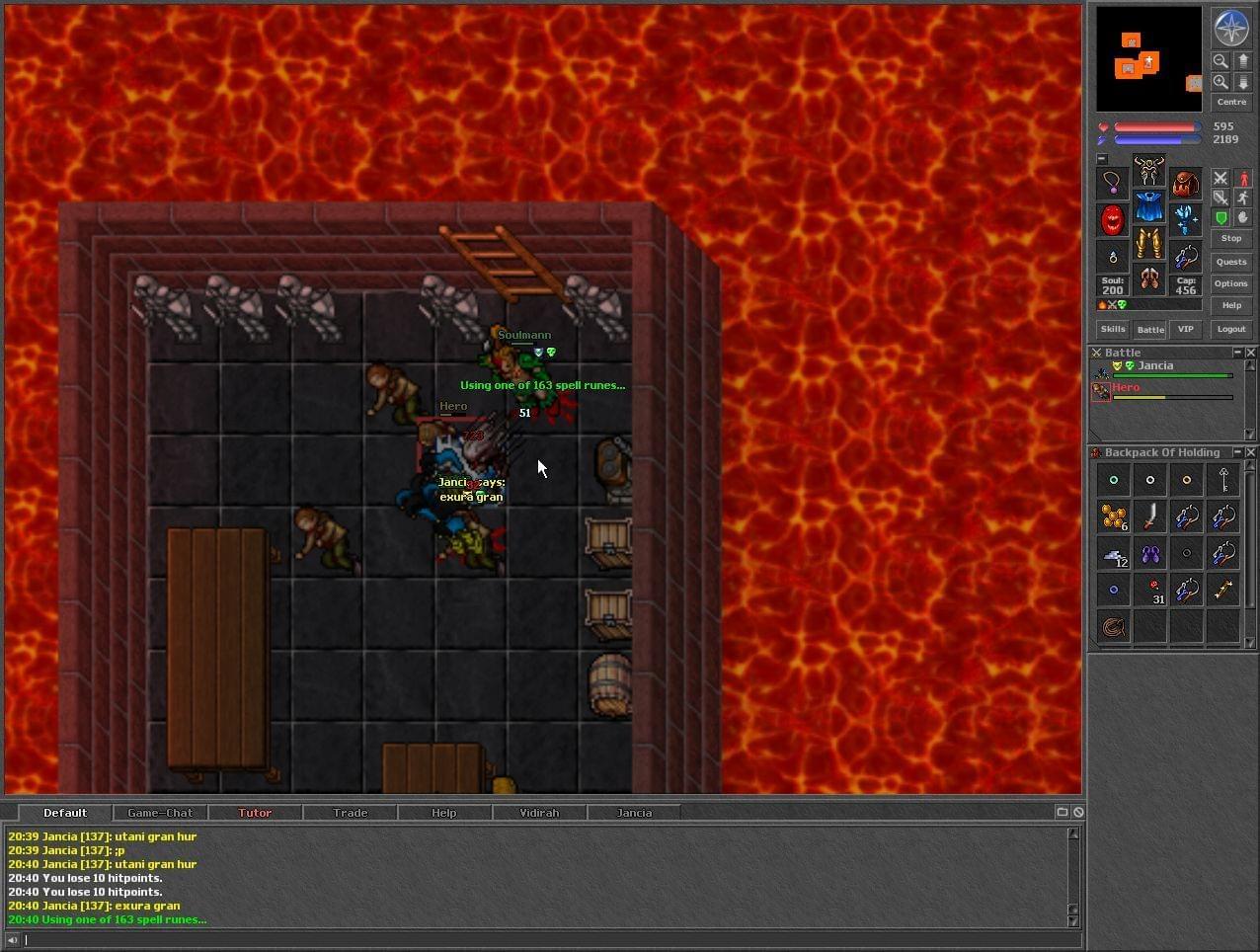Viewport: 1260px width, 952px height.
Task: Open the Skills window
Action: pos(1113,329)
